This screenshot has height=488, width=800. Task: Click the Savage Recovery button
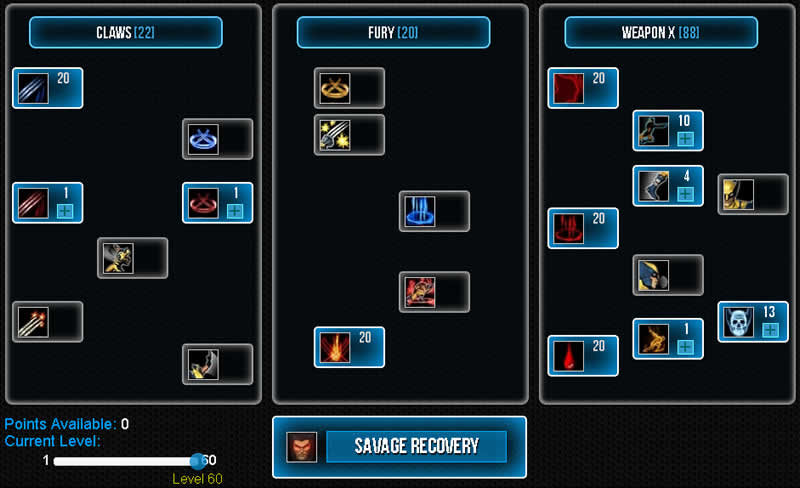click(x=416, y=446)
